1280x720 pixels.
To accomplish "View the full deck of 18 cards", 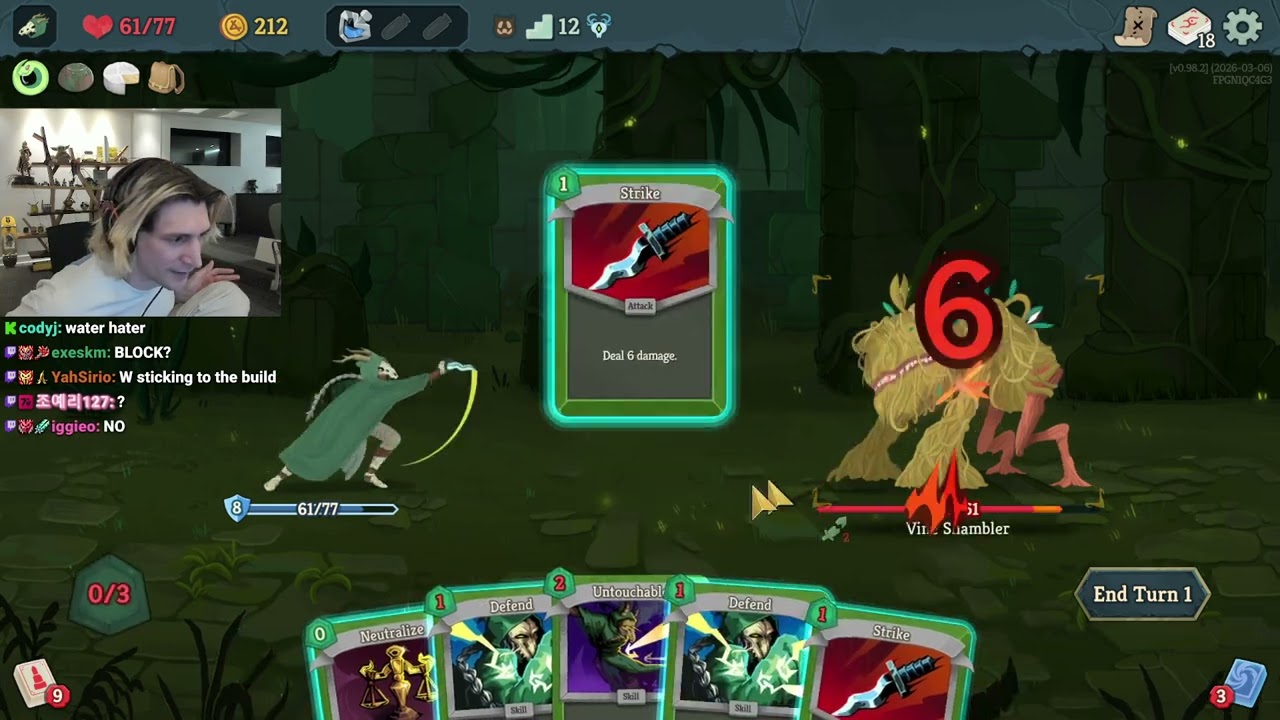I will [1189, 27].
